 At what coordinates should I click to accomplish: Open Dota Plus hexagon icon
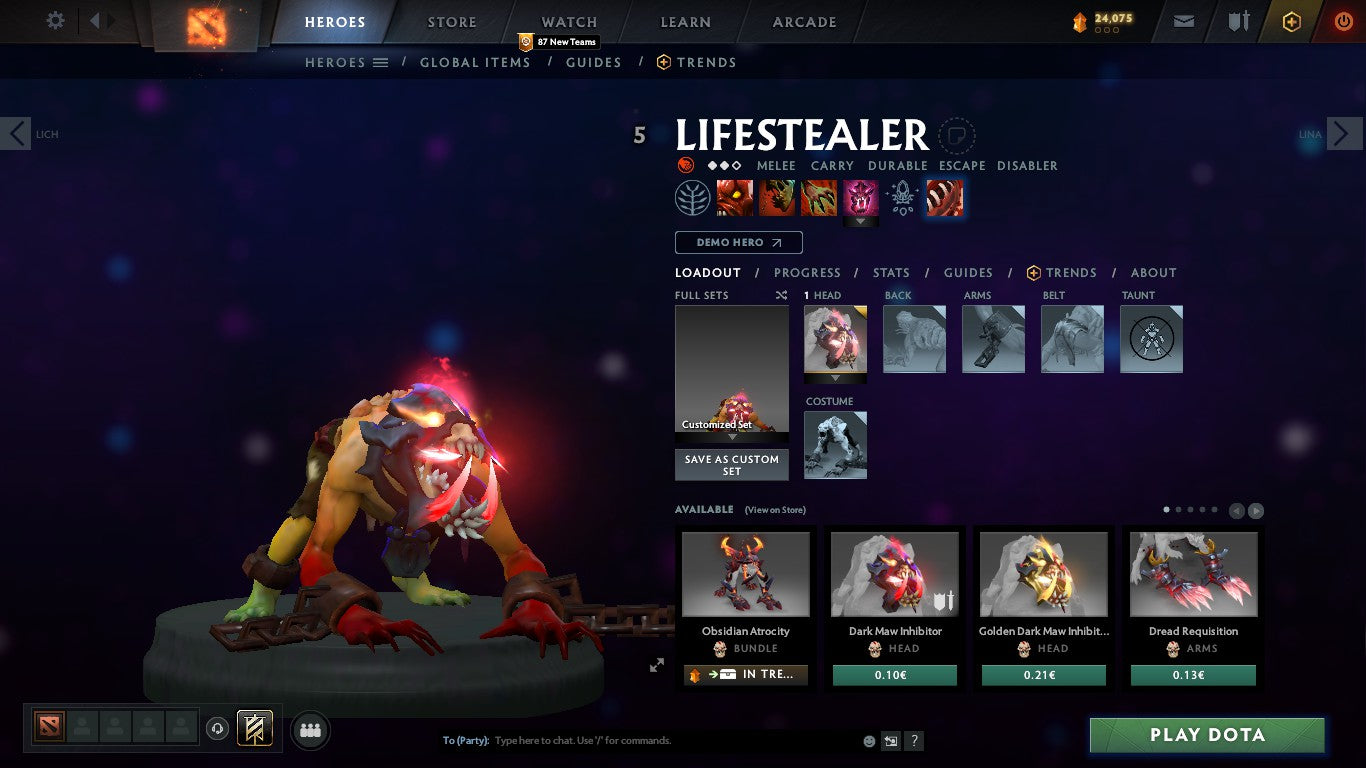click(x=1291, y=20)
